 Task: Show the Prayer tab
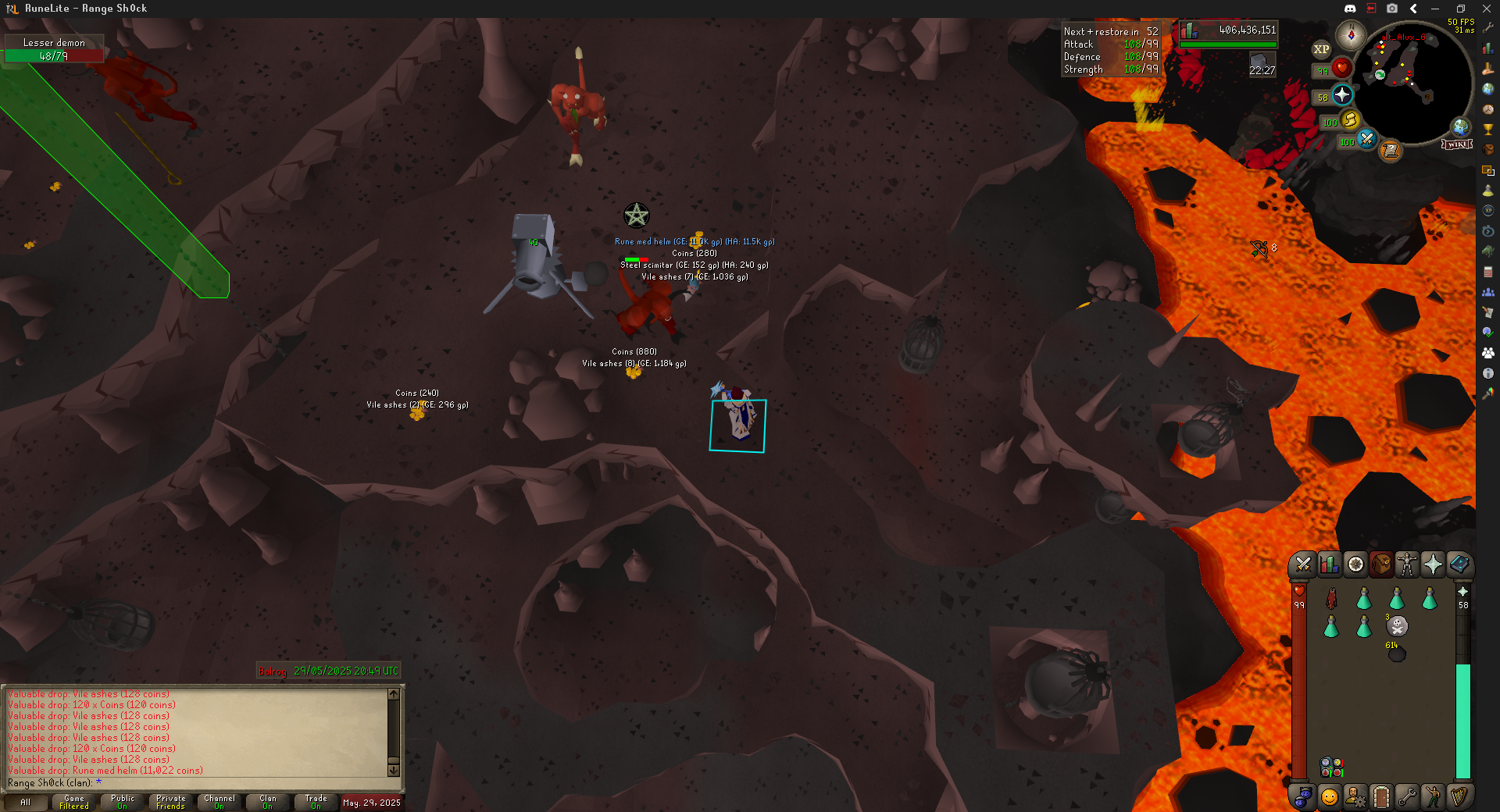[x=1433, y=564]
